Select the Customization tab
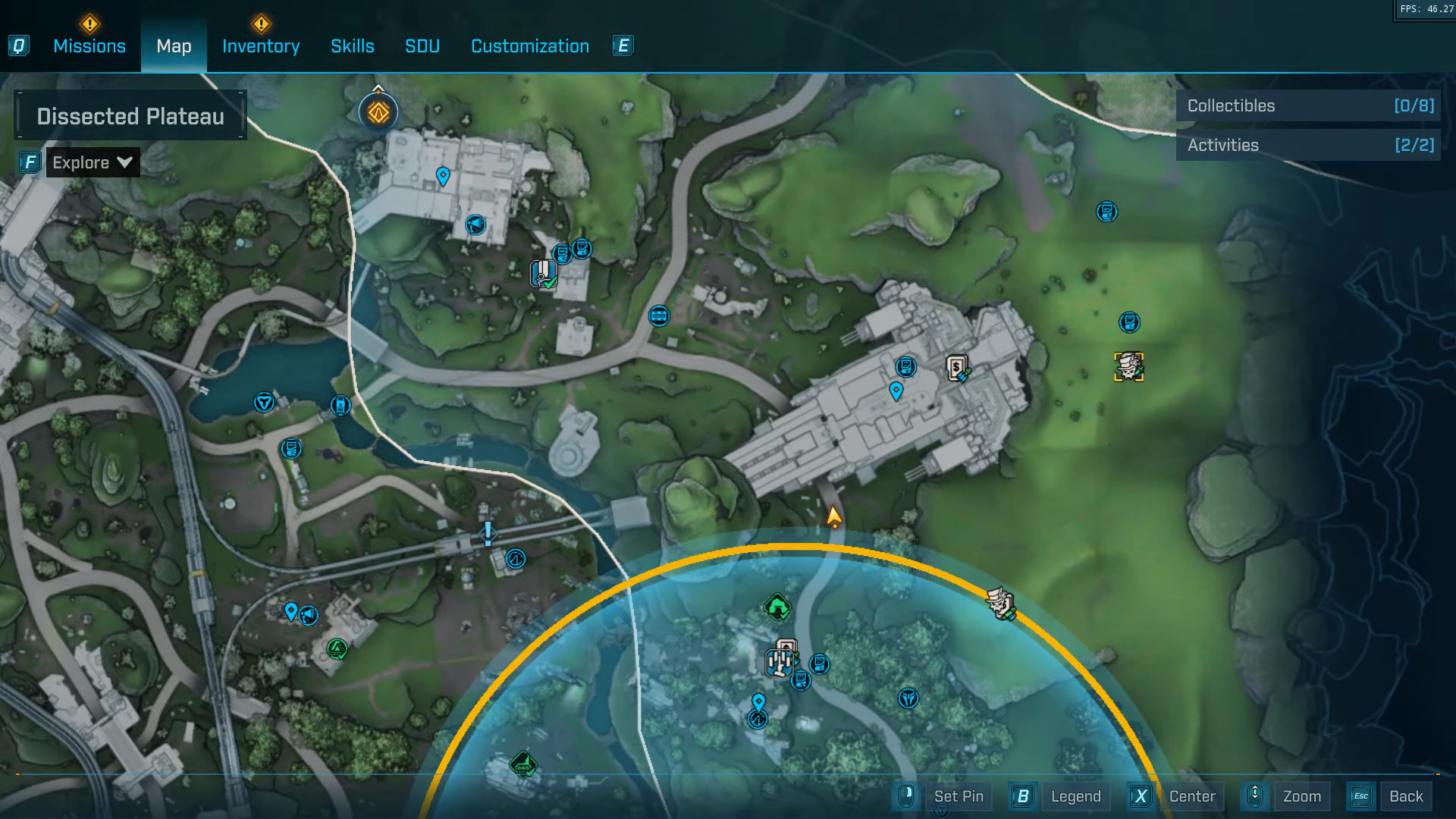Screen dimensions: 1456x819 (530, 46)
